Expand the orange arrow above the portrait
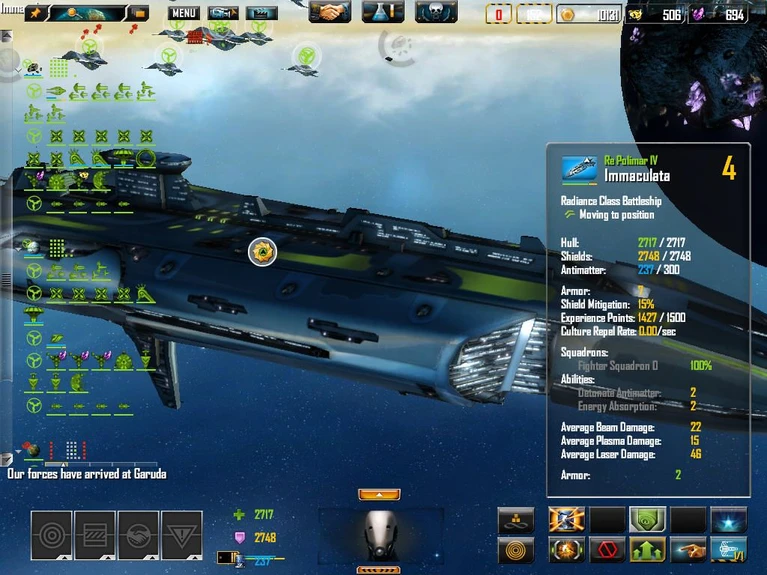The image size is (767, 575). [x=379, y=494]
